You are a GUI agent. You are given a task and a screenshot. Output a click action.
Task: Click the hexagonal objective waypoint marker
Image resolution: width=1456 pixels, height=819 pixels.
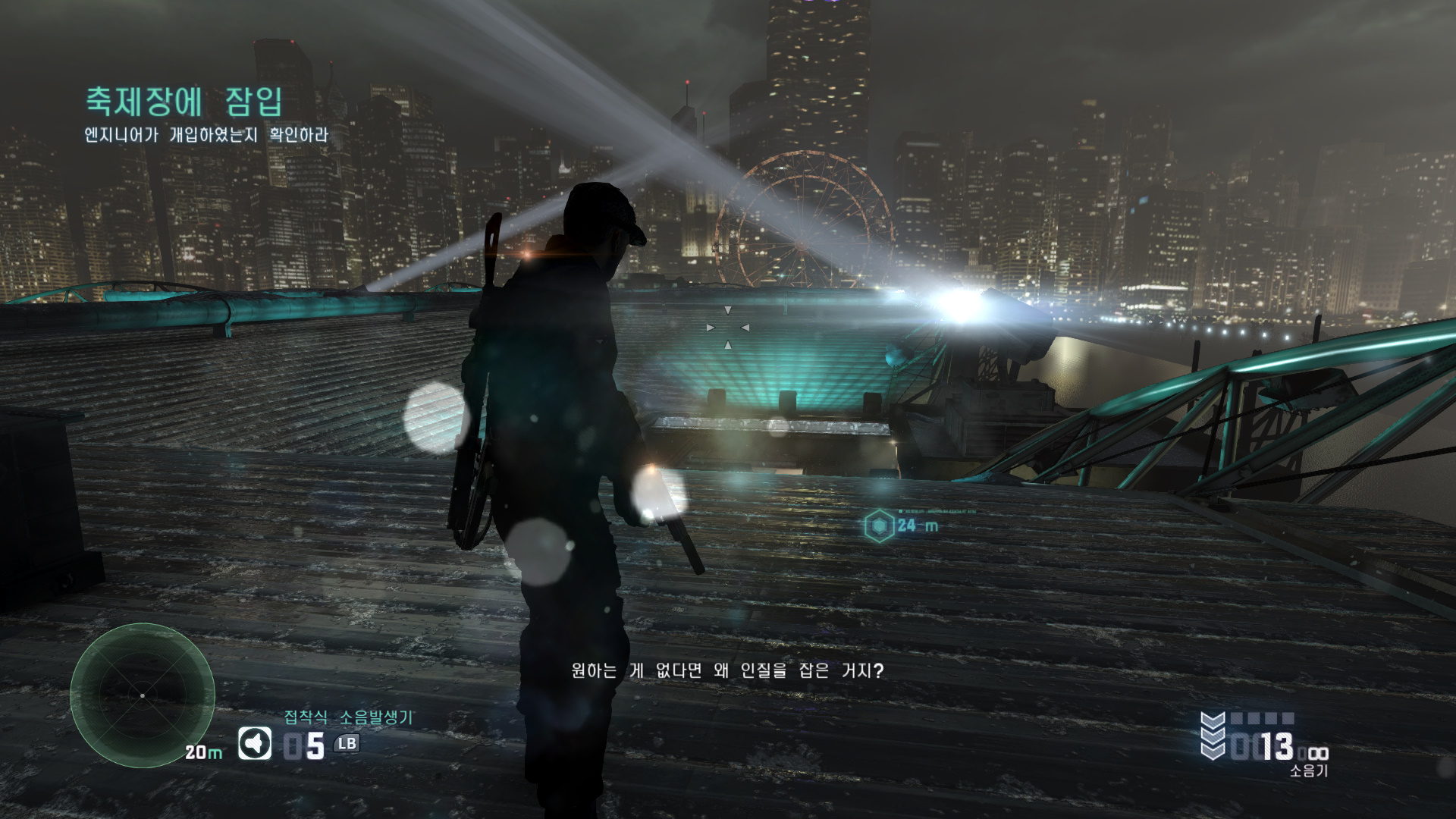tap(880, 525)
